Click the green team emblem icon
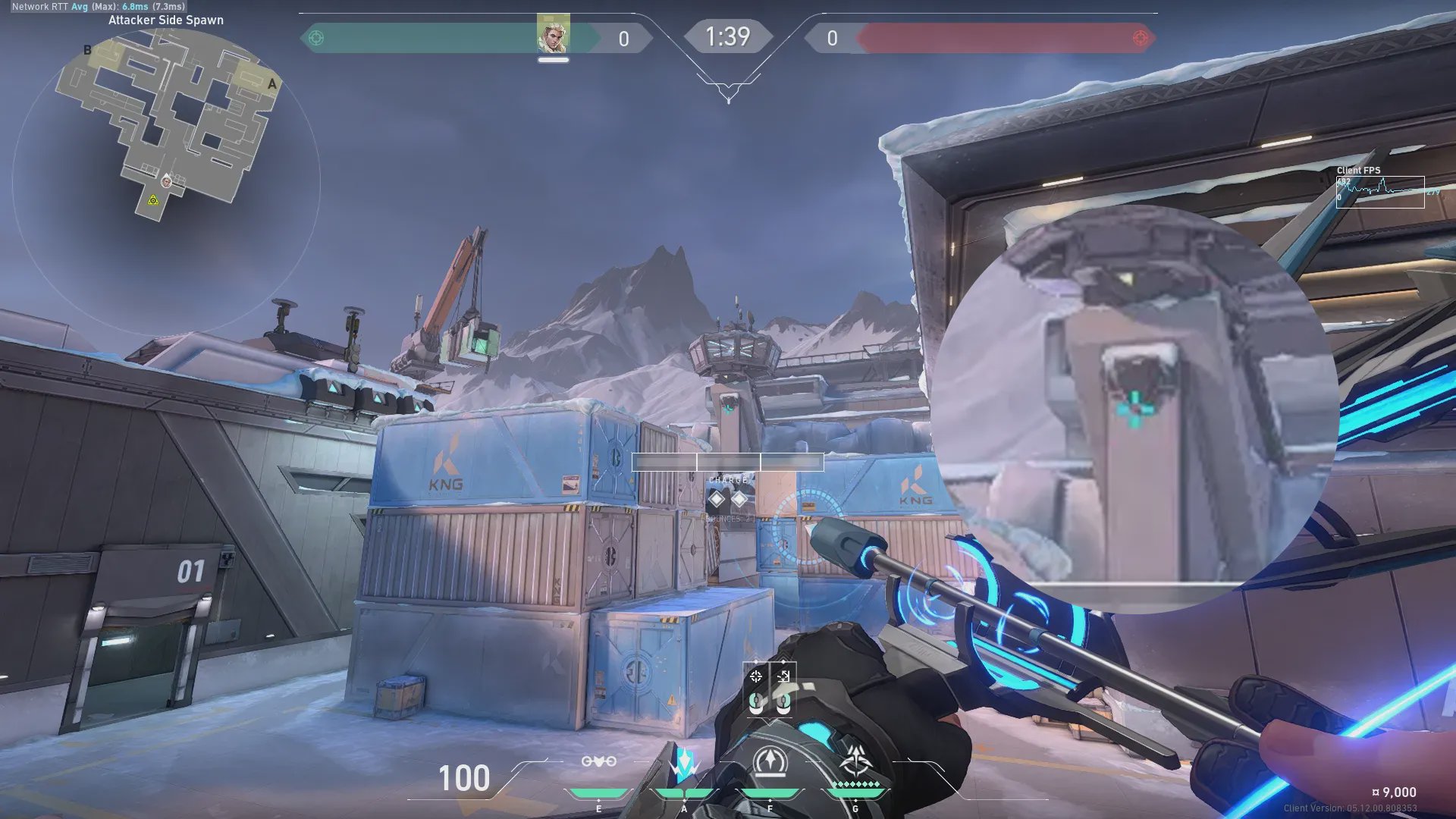1456x819 pixels. pos(317,38)
